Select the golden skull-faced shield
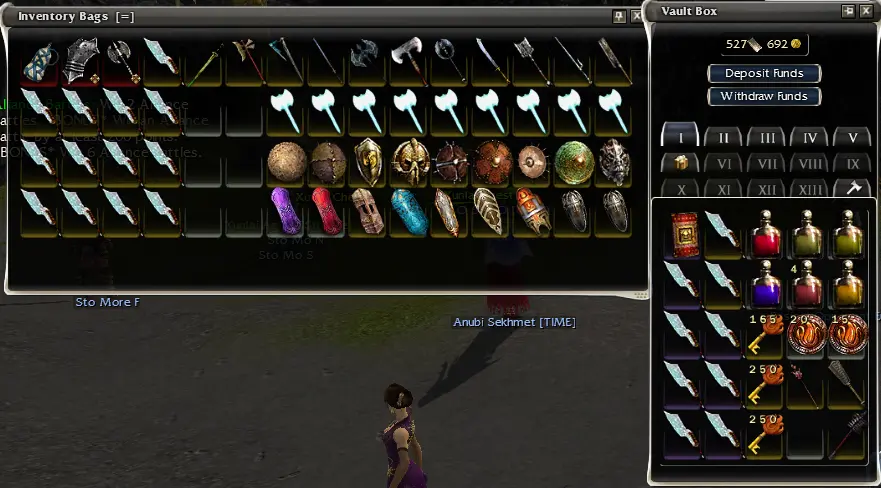This screenshot has width=881, height=488. point(409,160)
